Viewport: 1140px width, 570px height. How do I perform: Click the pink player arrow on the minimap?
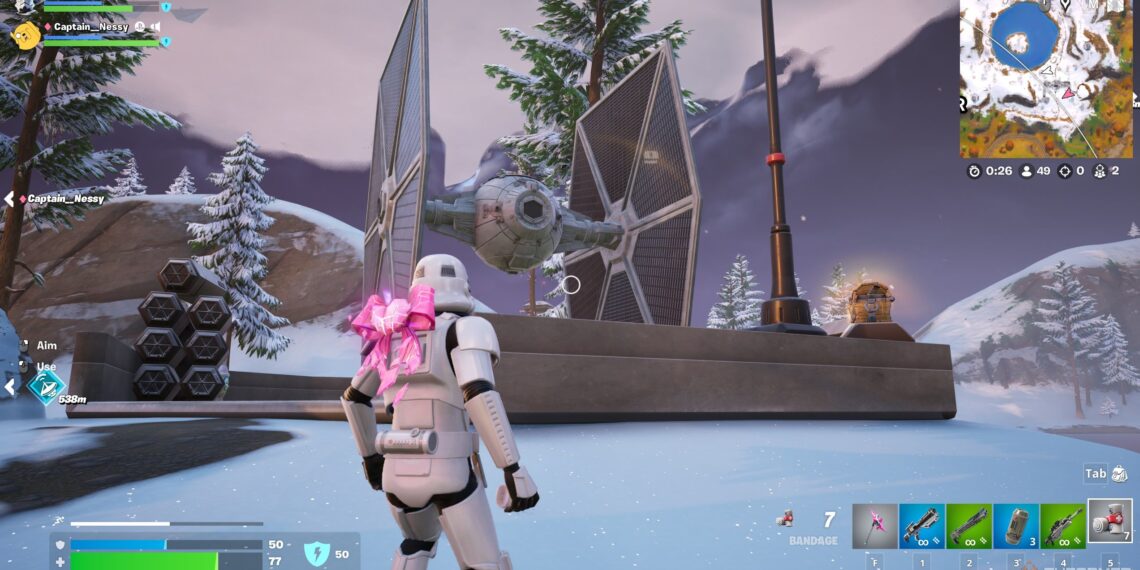[x=1068, y=93]
